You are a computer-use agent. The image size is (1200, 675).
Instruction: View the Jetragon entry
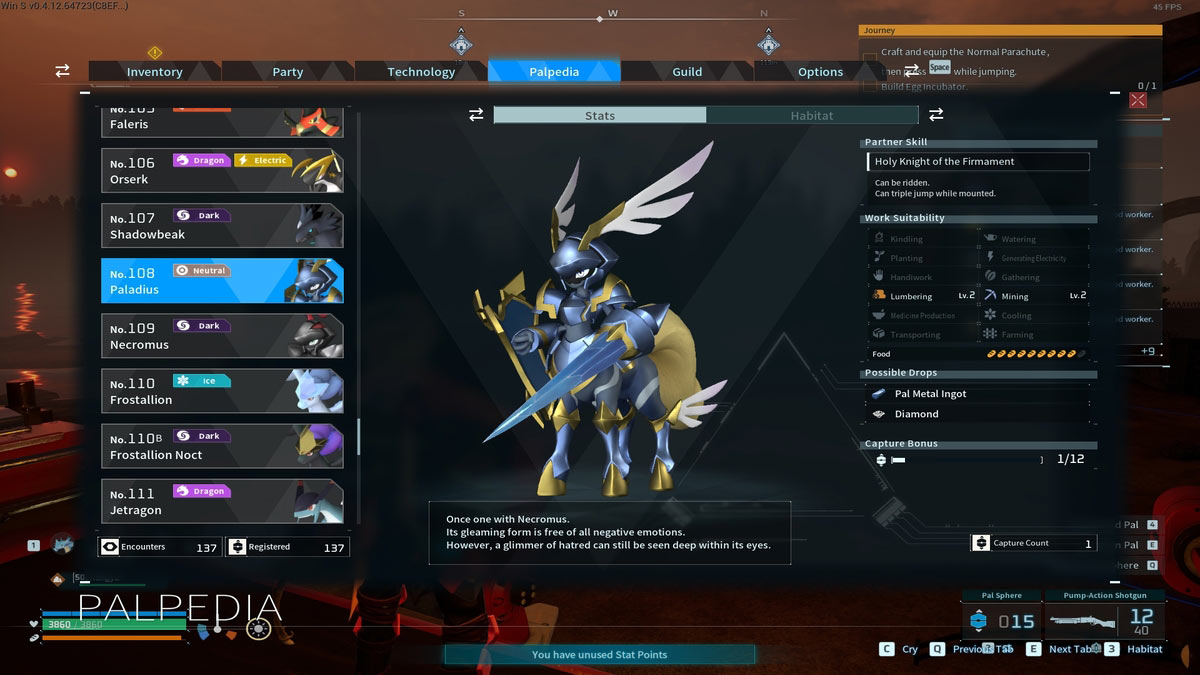coord(222,501)
